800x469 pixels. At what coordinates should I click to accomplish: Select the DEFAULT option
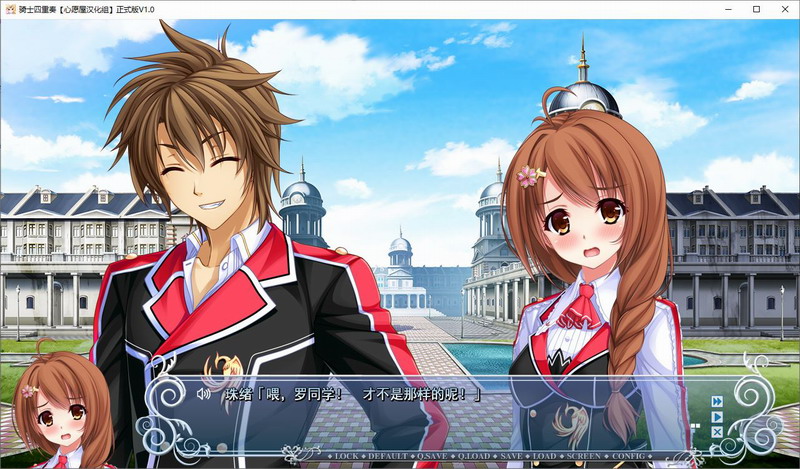point(390,456)
